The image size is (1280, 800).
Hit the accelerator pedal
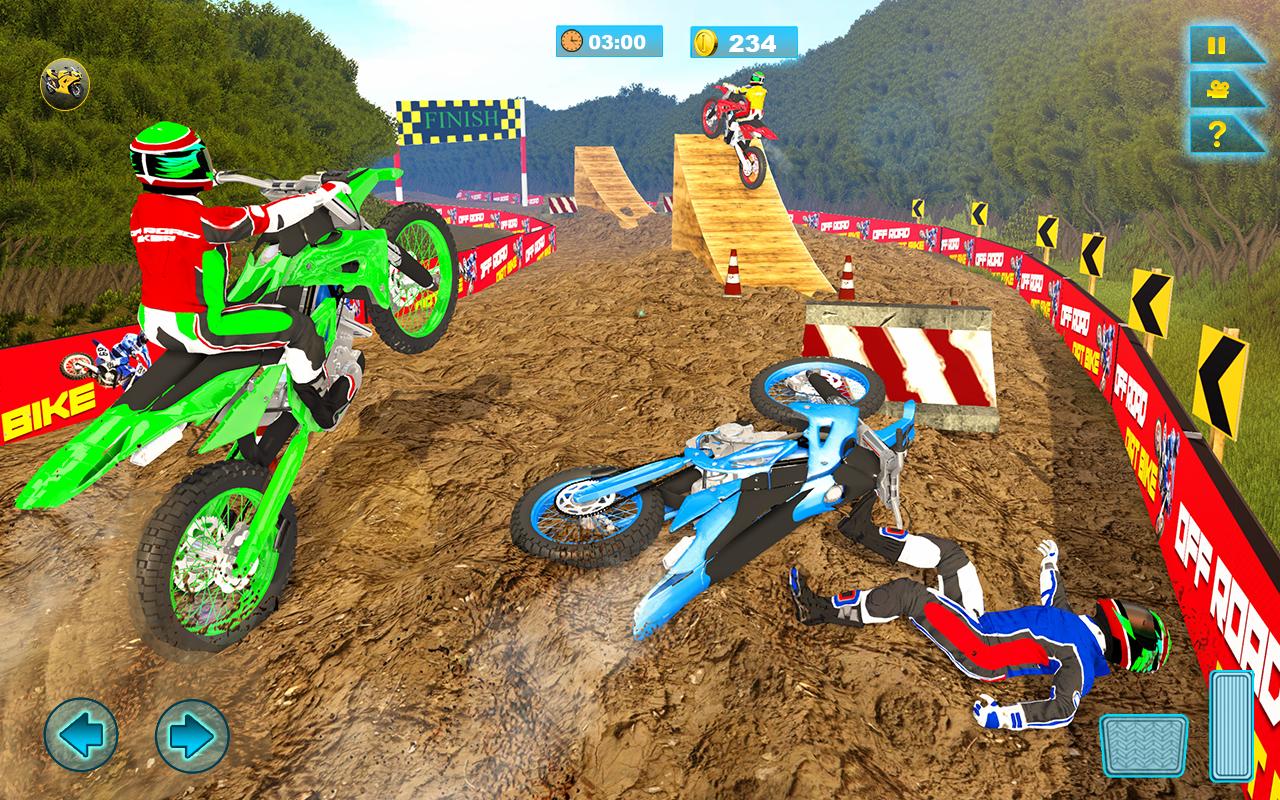pyautogui.click(x=1231, y=725)
